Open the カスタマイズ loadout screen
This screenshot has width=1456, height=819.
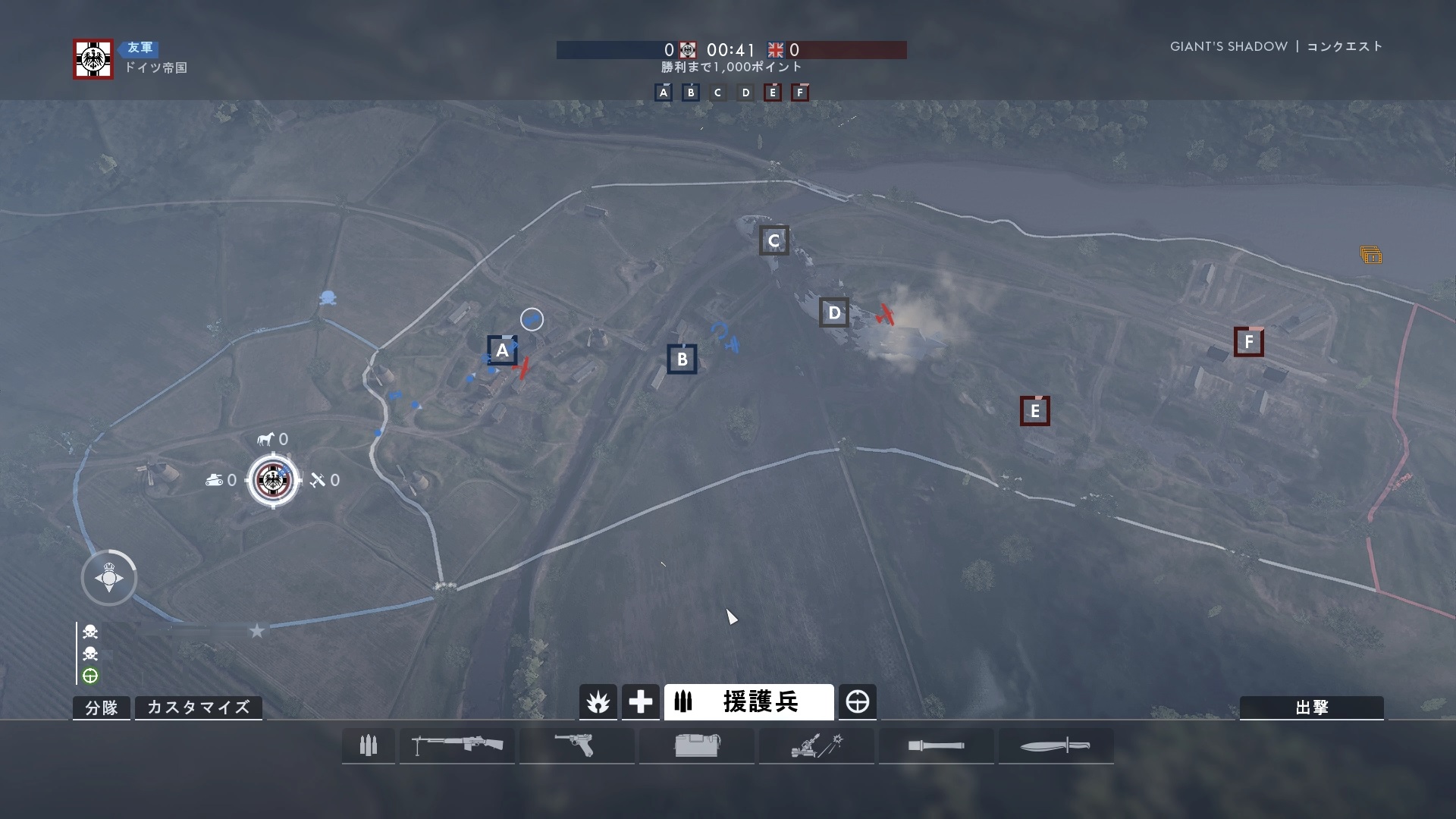pos(198,708)
